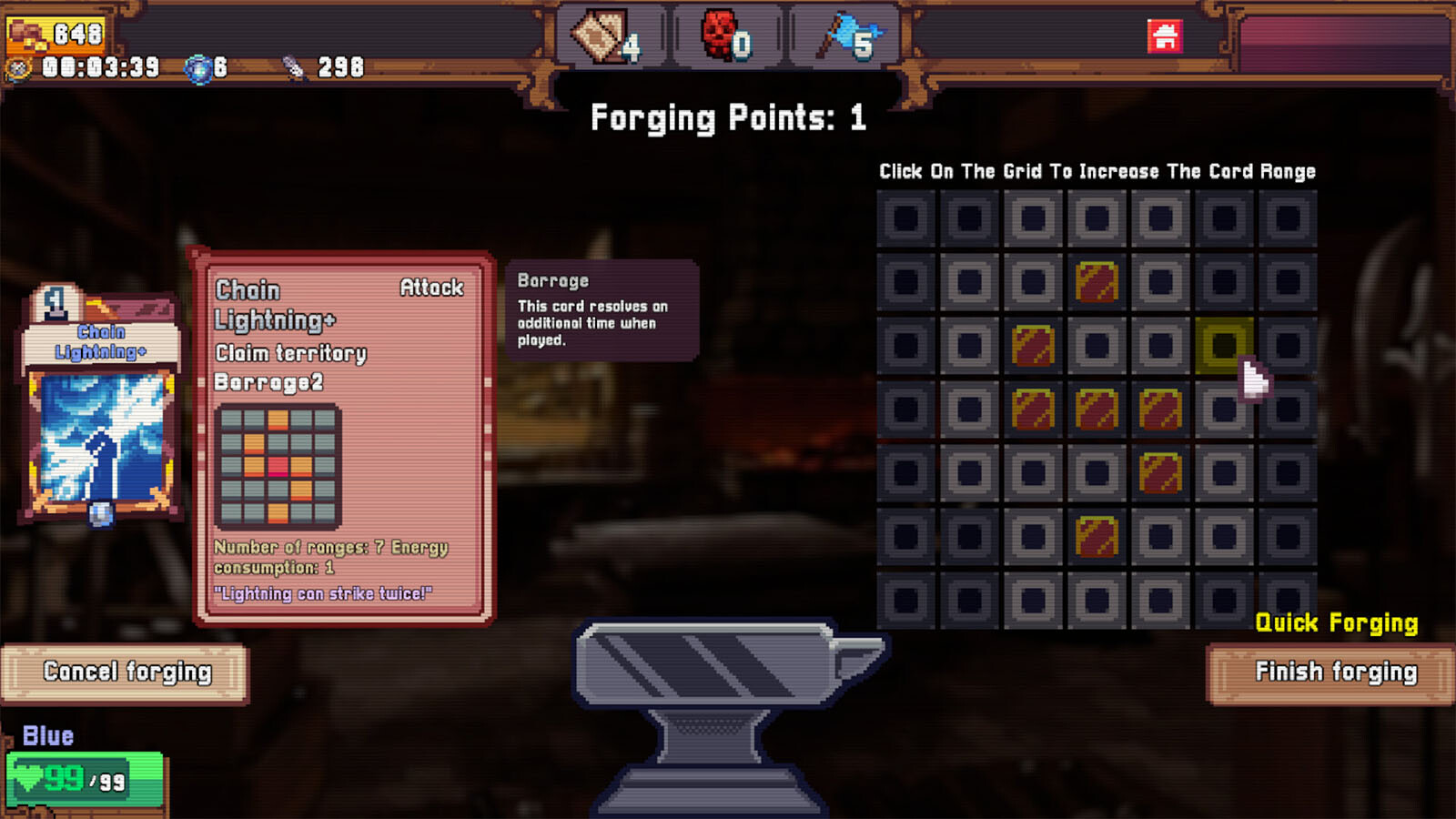Confirm with Finish forging button
The height and width of the screenshot is (819, 1456).
tap(1334, 673)
